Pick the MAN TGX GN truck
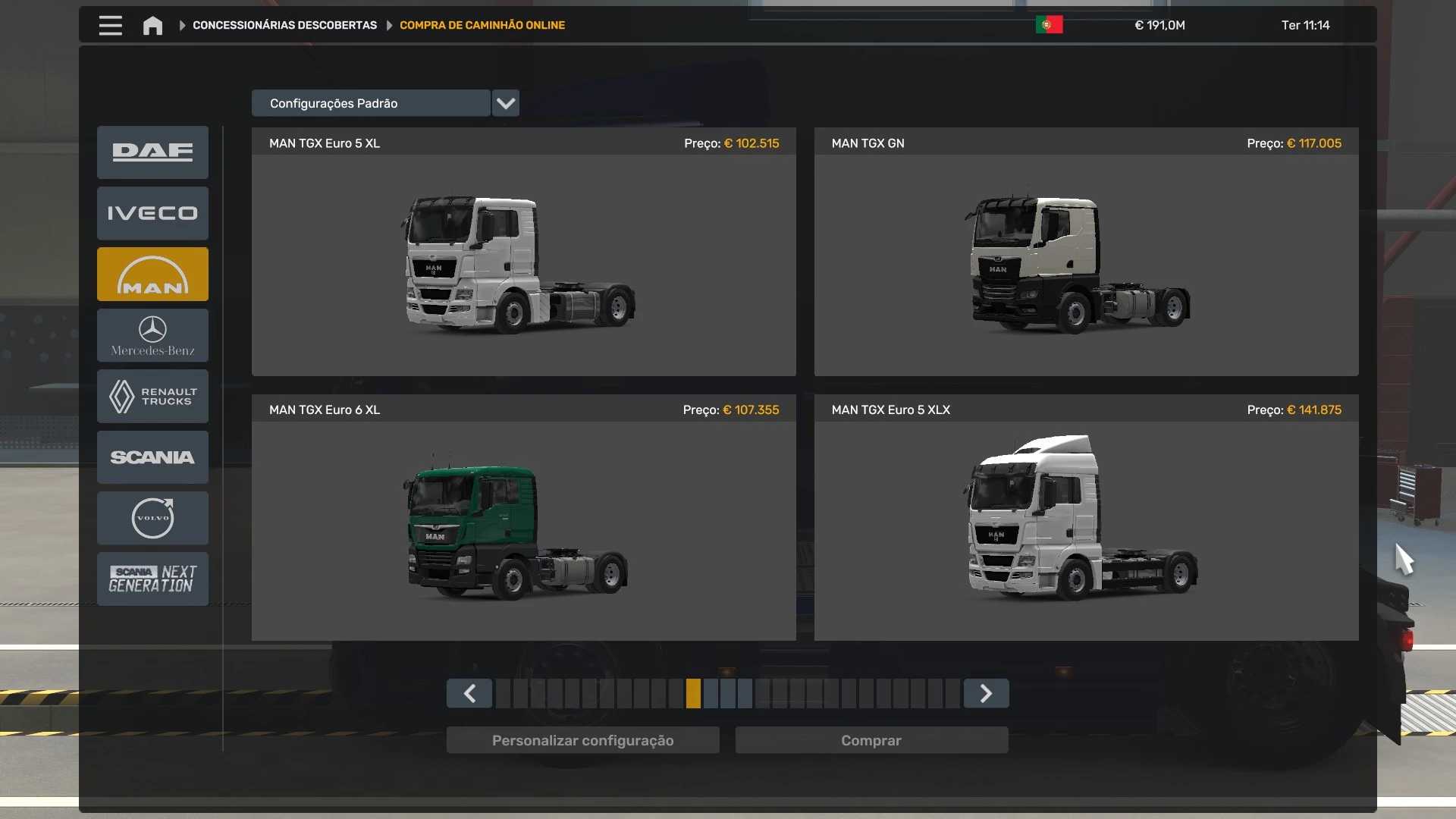This screenshot has height=819, width=1456. 1086,262
